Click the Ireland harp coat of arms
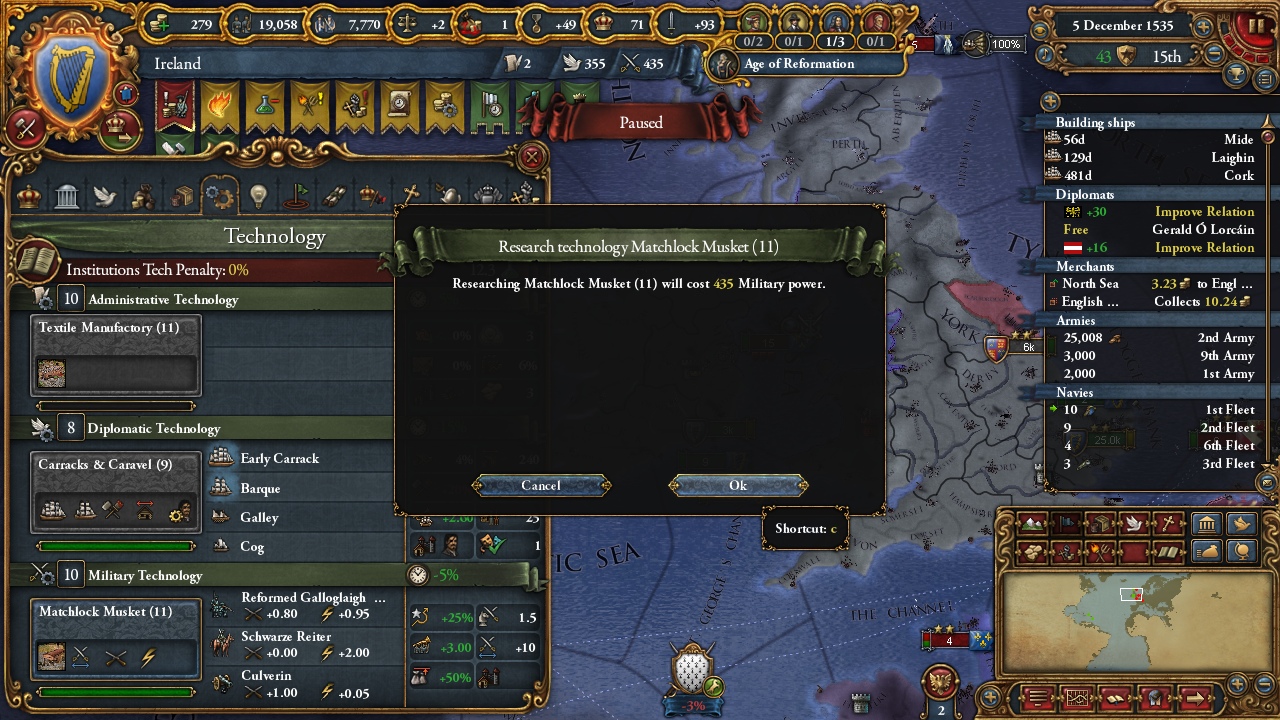 coord(68,82)
